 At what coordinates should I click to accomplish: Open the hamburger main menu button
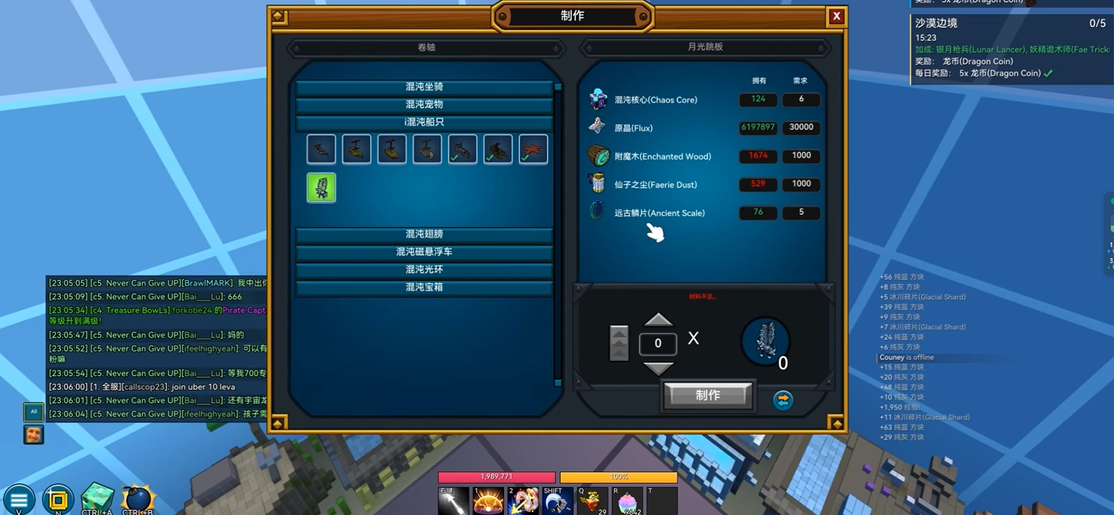pyautogui.click(x=18, y=499)
